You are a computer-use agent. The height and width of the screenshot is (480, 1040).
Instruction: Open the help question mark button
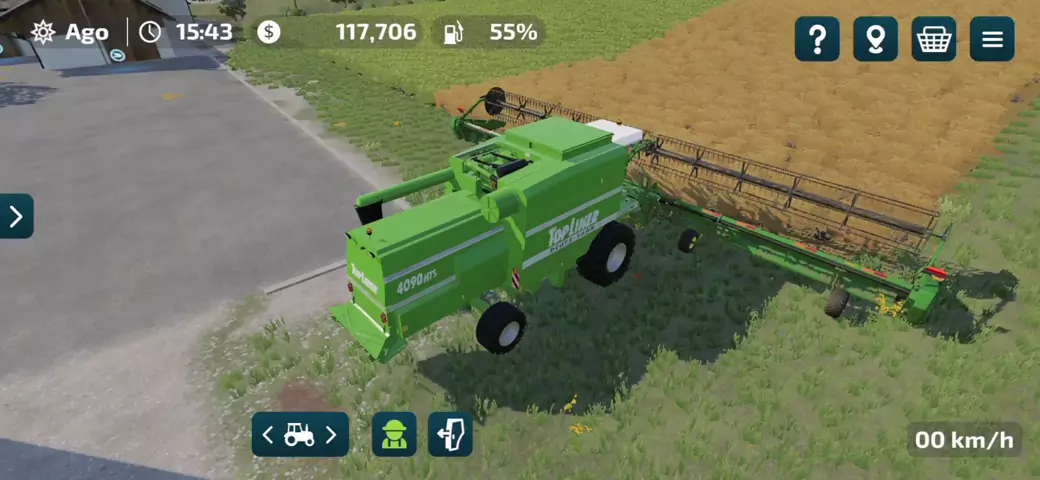pyautogui.click(x=817, y=39)
